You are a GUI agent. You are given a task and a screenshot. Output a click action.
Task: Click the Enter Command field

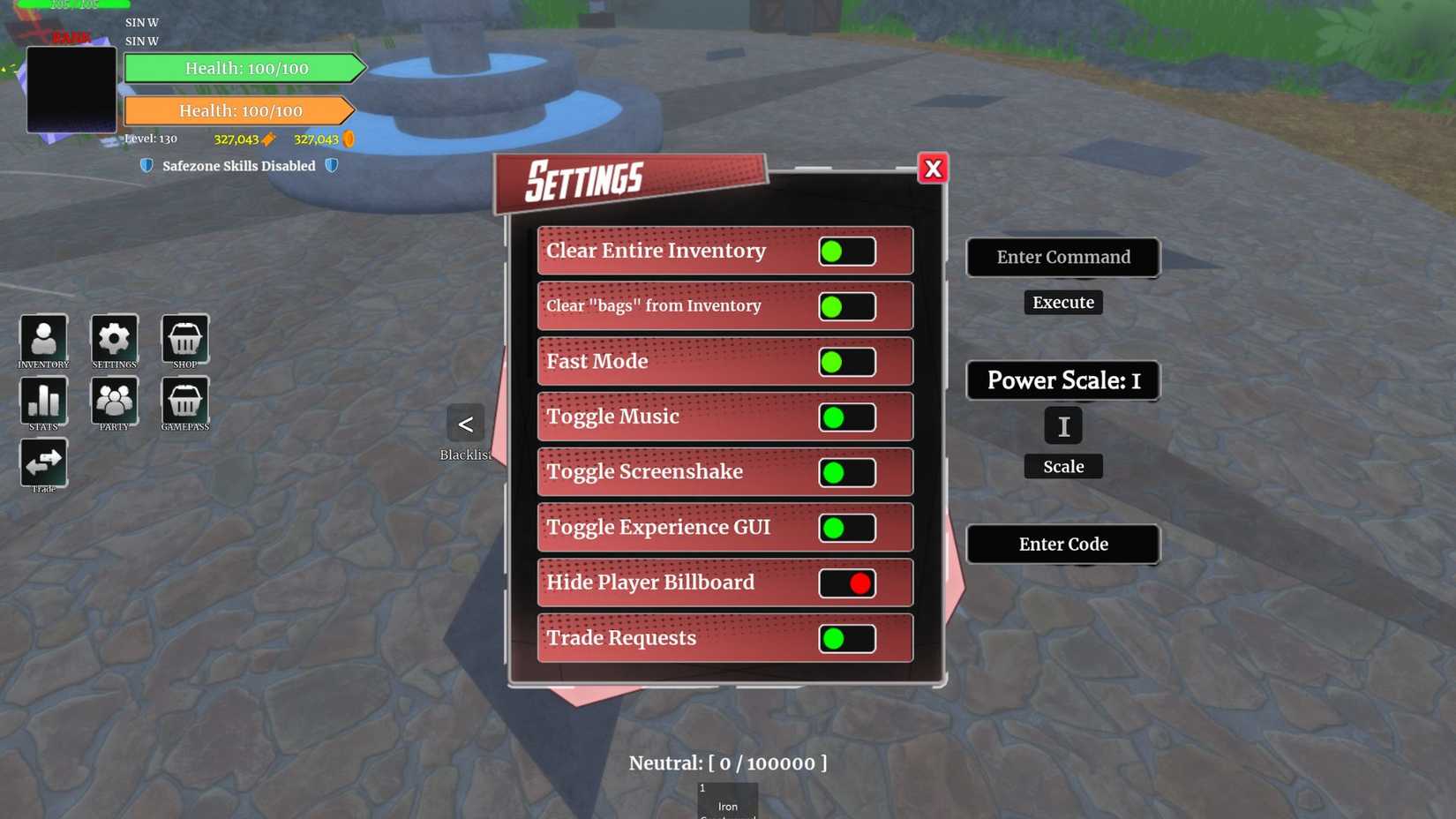[x=1062, y=257]
